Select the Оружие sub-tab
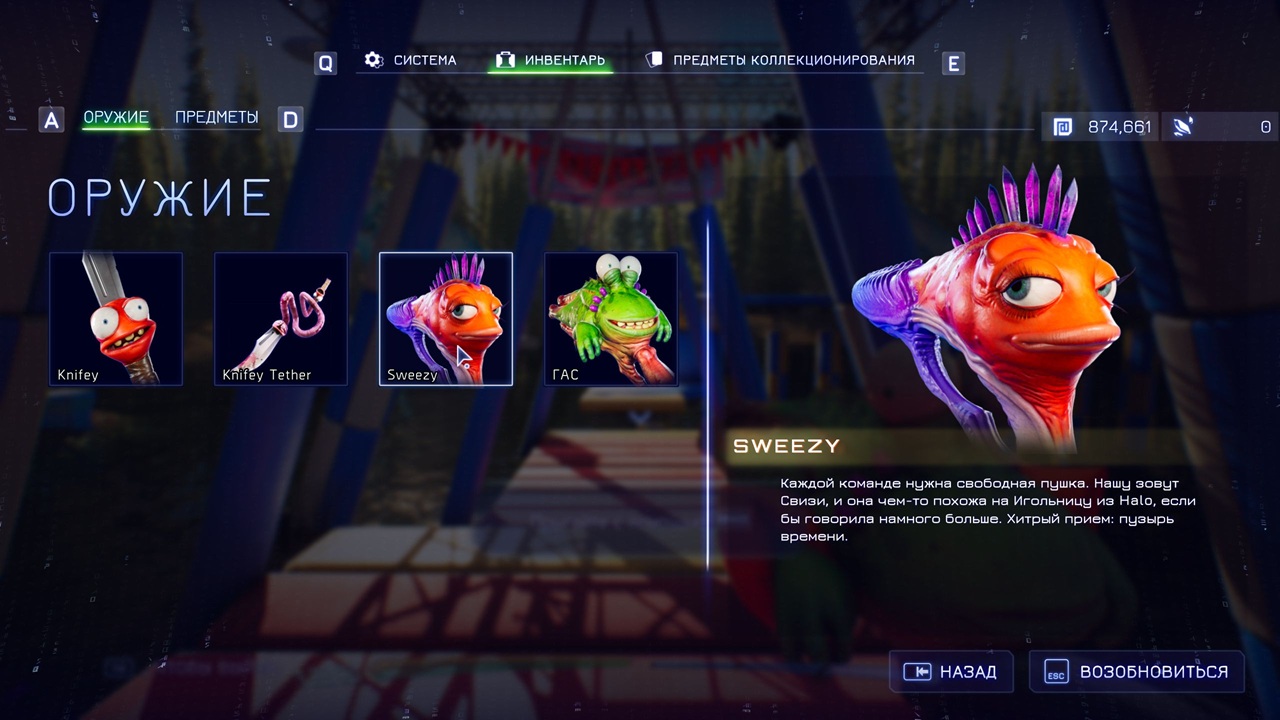The width and height of the screenshot is (1280, 720). 116,118
